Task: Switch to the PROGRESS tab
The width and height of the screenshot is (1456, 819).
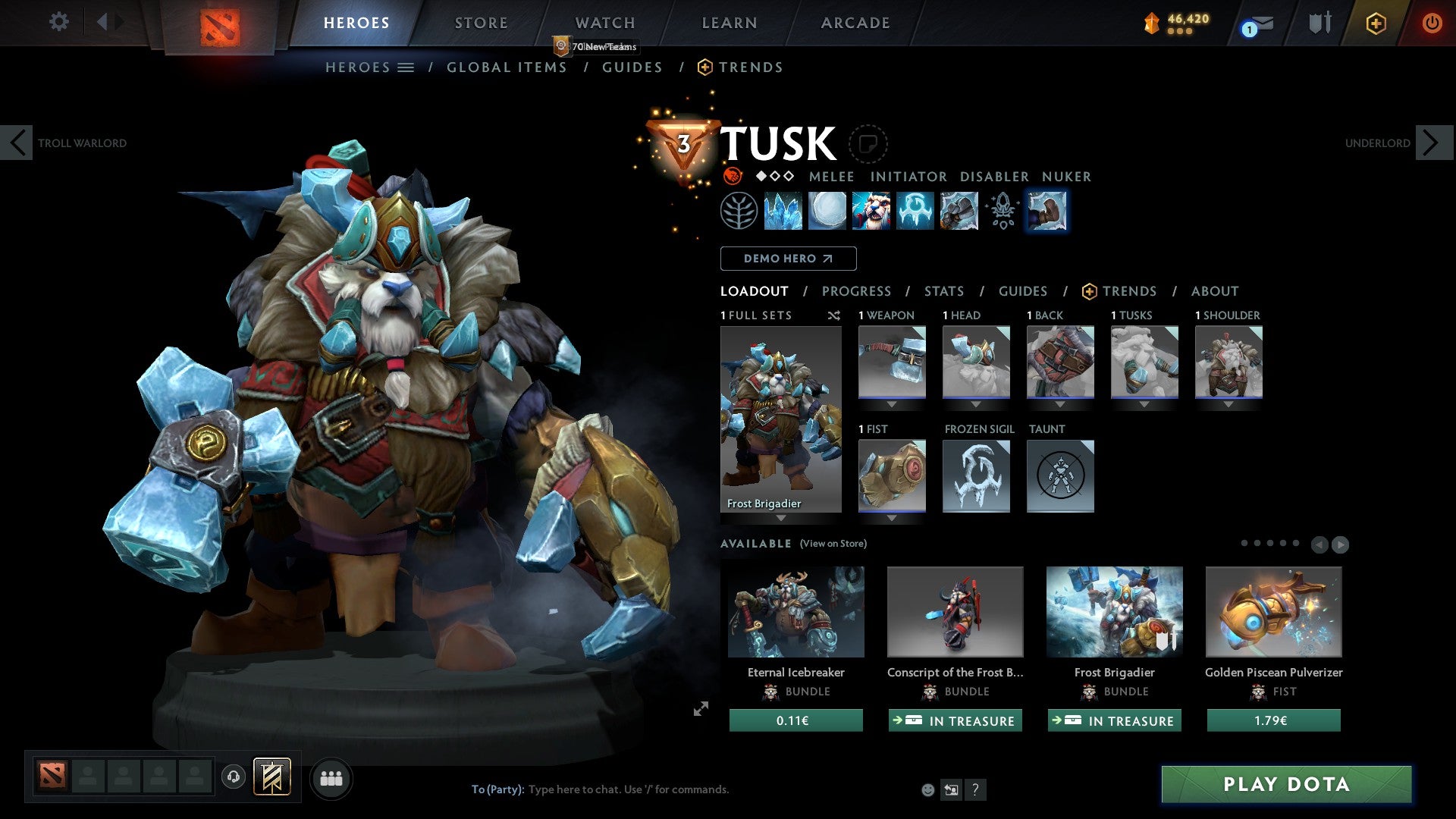Action: (x=856, y=291)
